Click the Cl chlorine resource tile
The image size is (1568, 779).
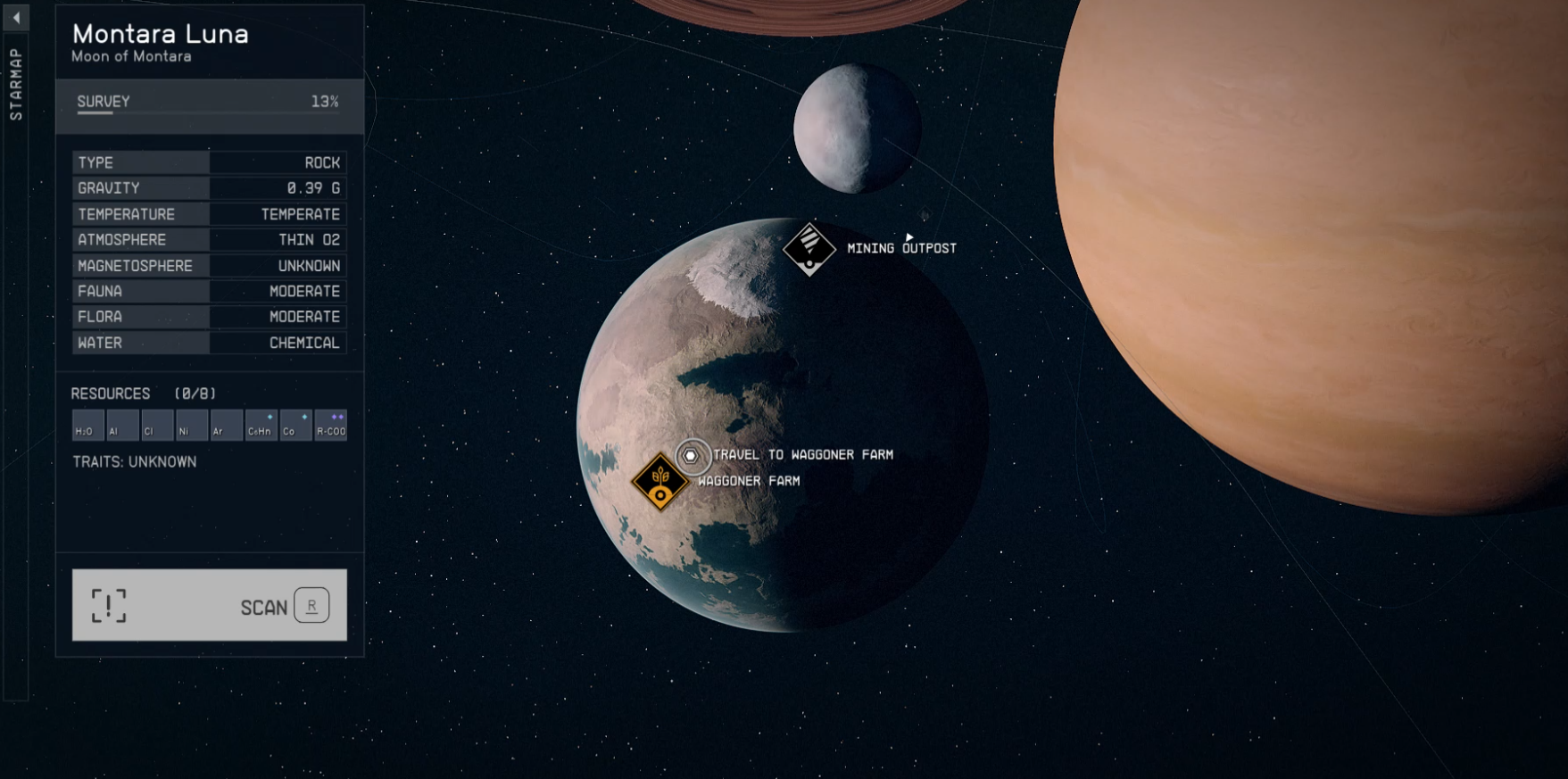[156, 425]
